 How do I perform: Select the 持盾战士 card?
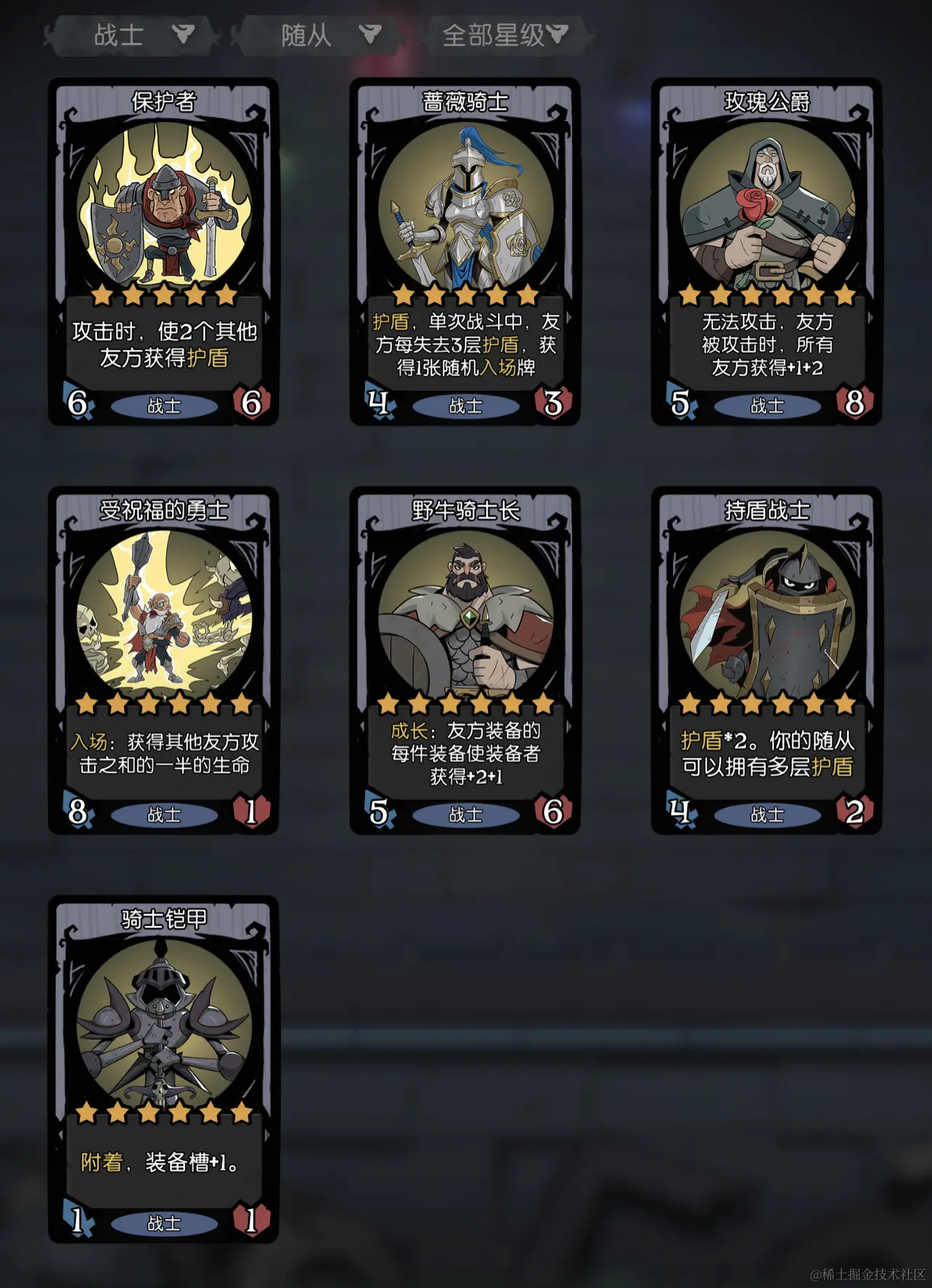point(767,660)
